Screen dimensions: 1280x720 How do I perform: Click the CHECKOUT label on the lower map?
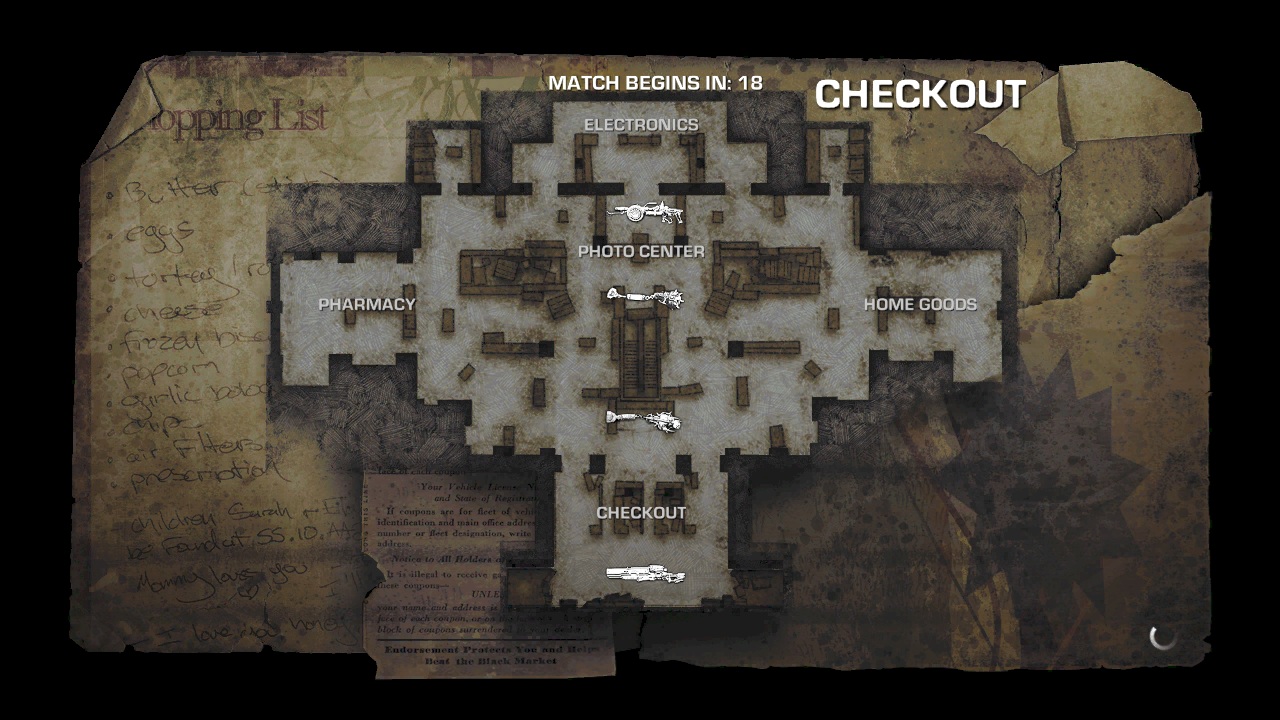(x=641, y=511)
